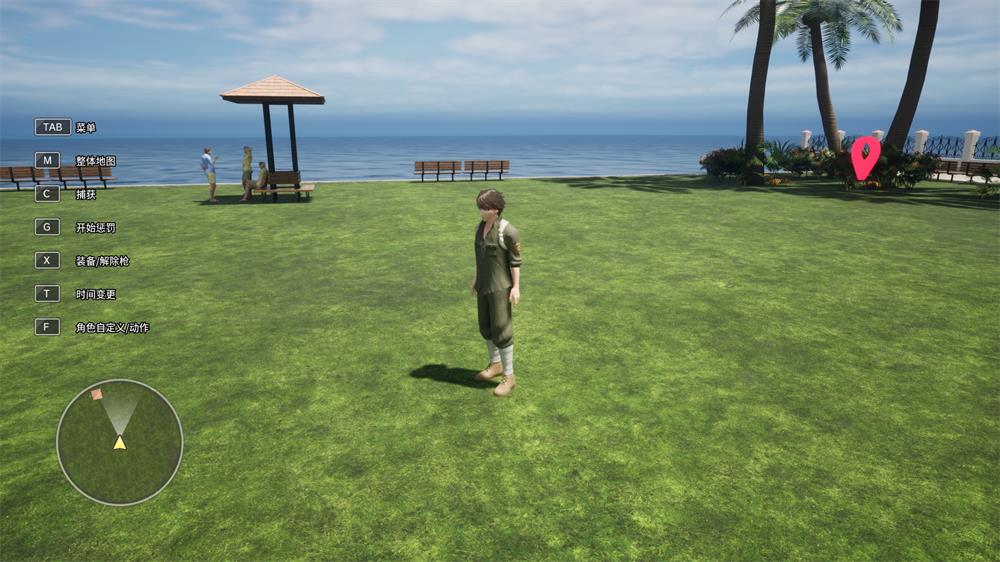Select the red location pin marker
1000x562 pixels.
coord(865,155)
